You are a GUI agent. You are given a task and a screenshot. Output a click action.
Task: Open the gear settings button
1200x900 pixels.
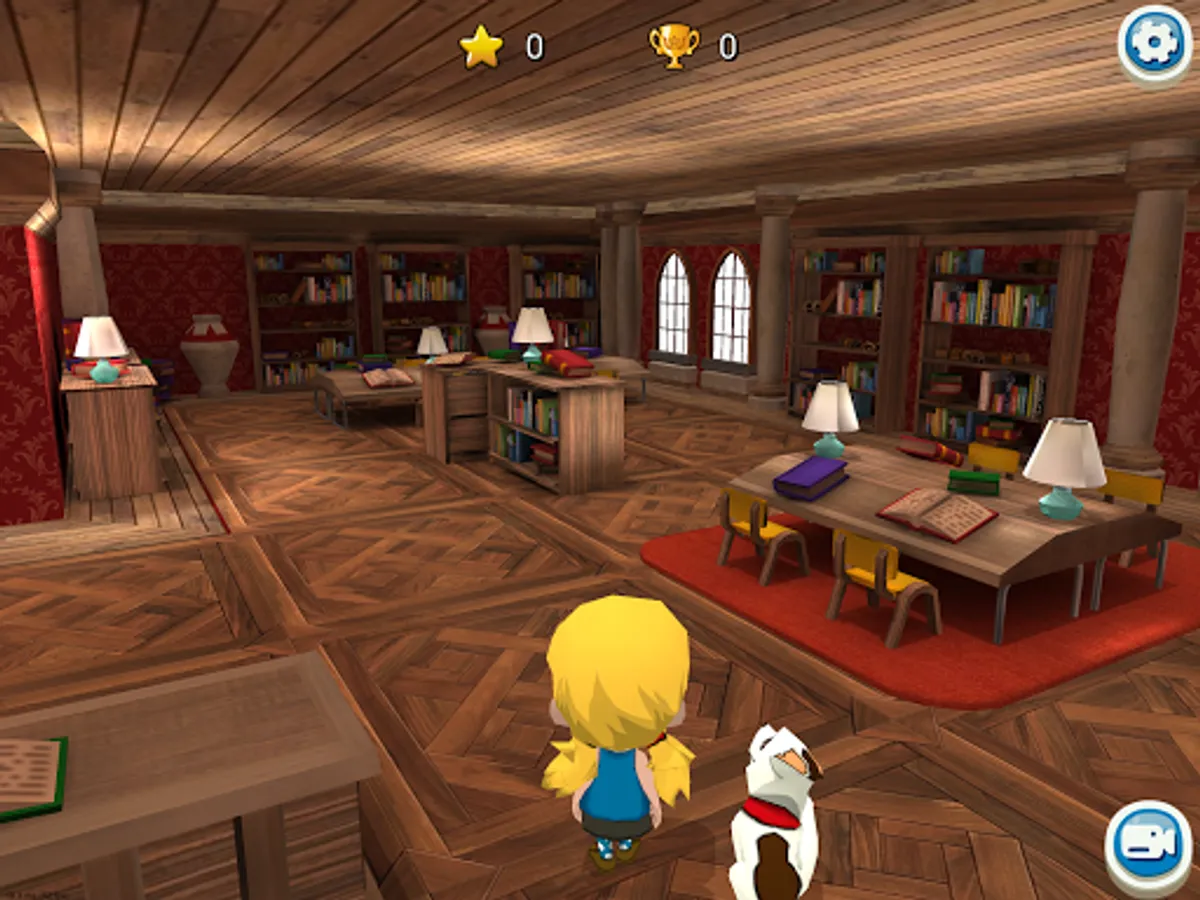[1154, 44]
